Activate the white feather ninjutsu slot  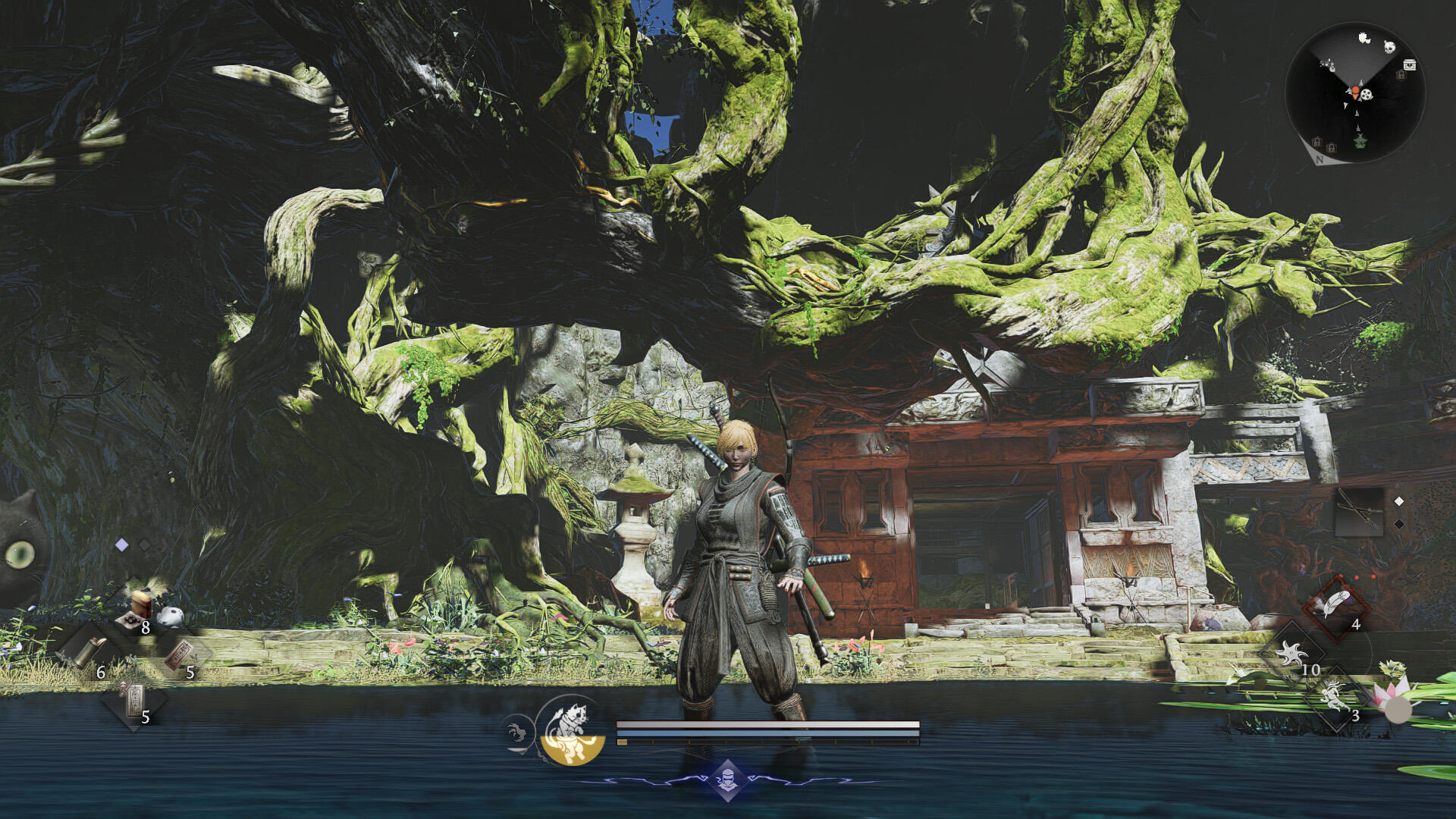(1335, 606)
